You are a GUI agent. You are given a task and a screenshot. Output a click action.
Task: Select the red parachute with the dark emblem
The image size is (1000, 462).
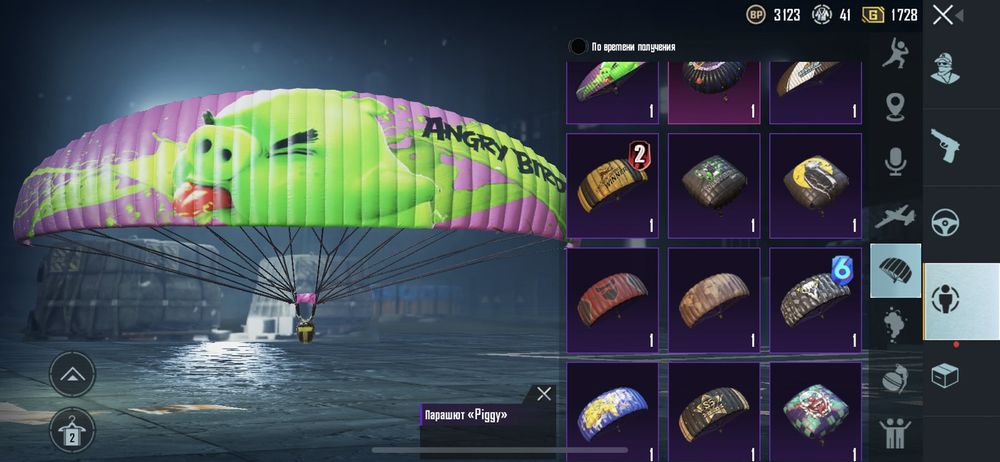[612, 300]
